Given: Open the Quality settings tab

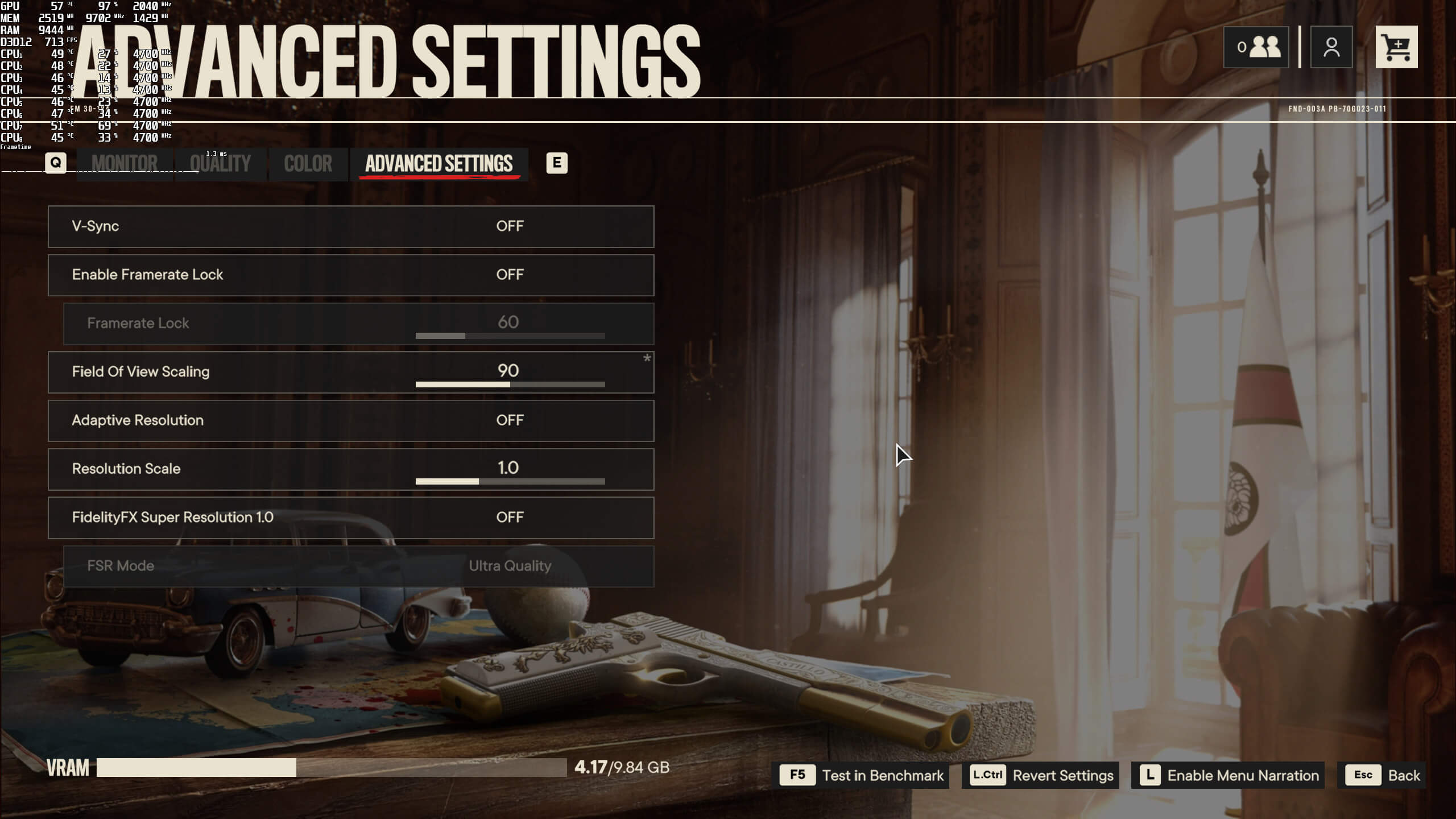Looking at the screenshot, I should 220,164.
